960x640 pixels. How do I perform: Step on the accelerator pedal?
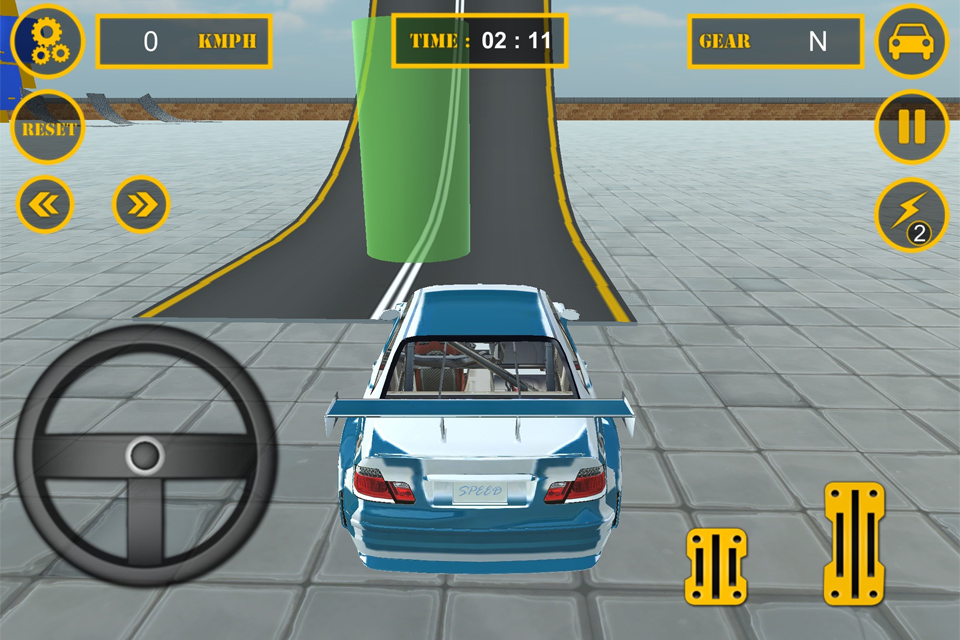[854, 543]
